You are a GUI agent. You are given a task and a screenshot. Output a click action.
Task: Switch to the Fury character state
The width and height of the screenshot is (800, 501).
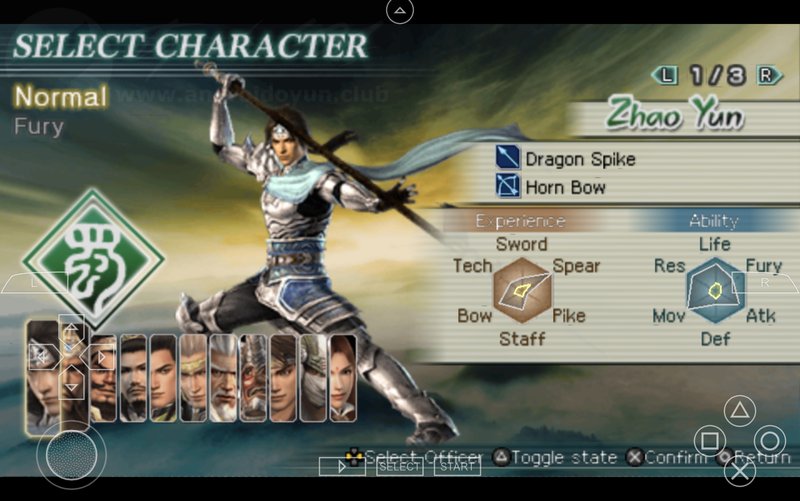tap(39, 127)
